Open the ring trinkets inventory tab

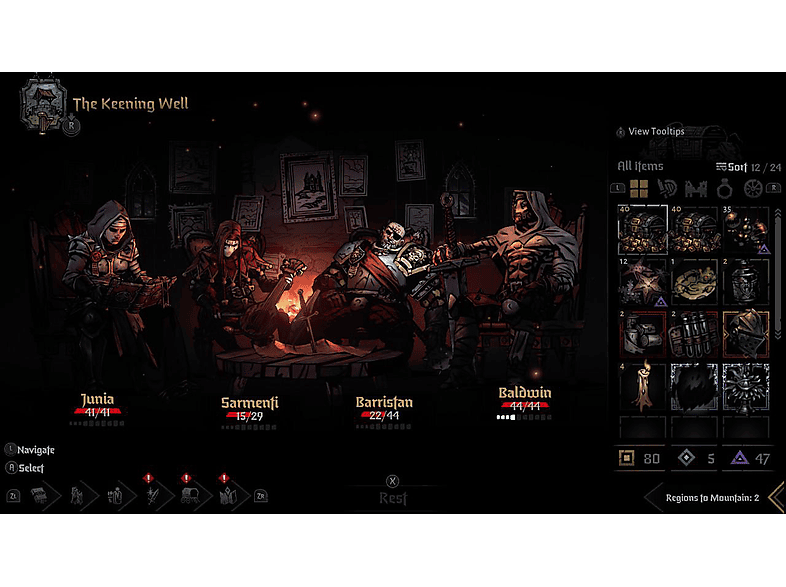[x=723, y=188]
